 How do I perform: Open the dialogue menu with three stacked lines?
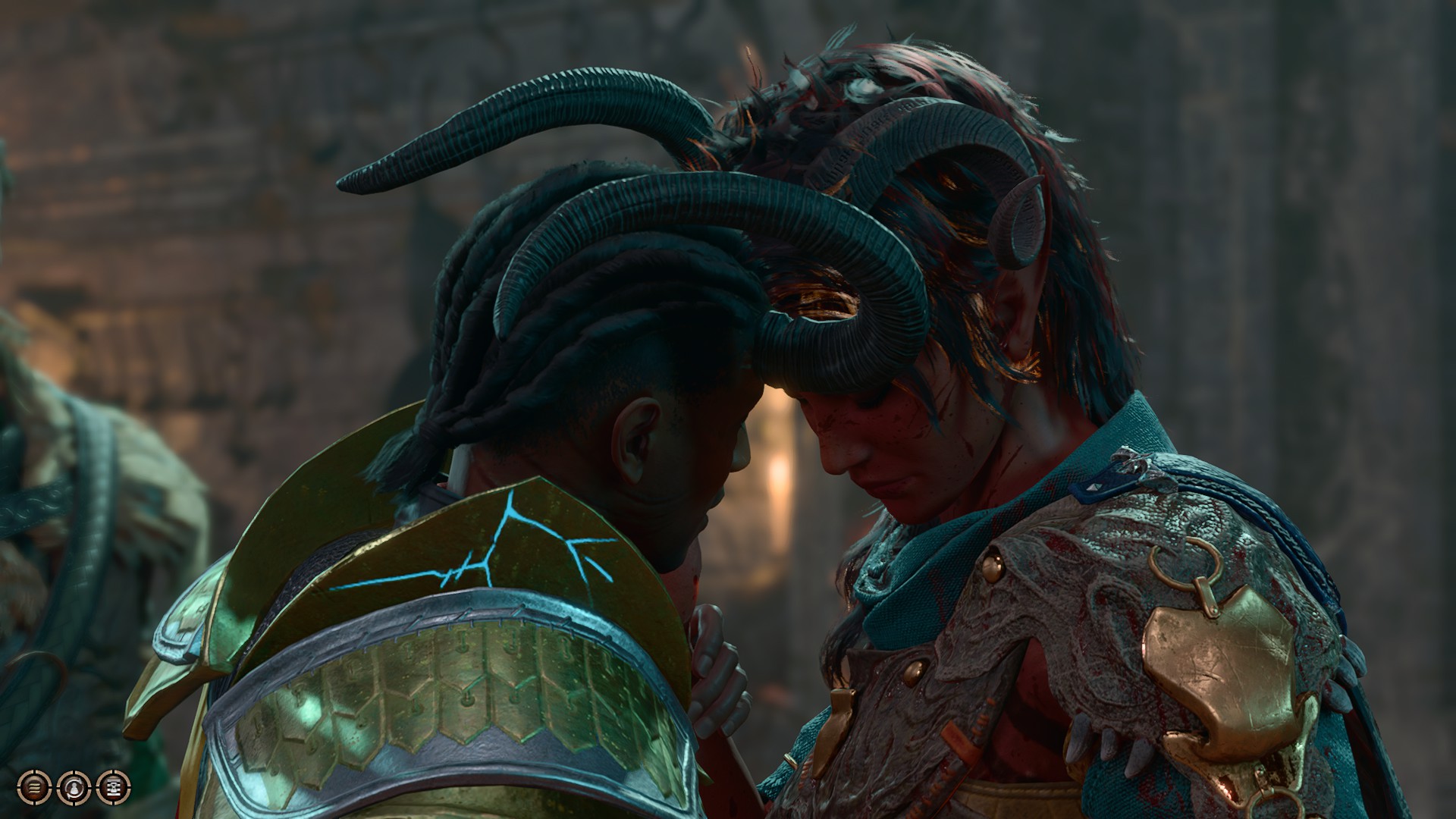click(x=34, y=786)
